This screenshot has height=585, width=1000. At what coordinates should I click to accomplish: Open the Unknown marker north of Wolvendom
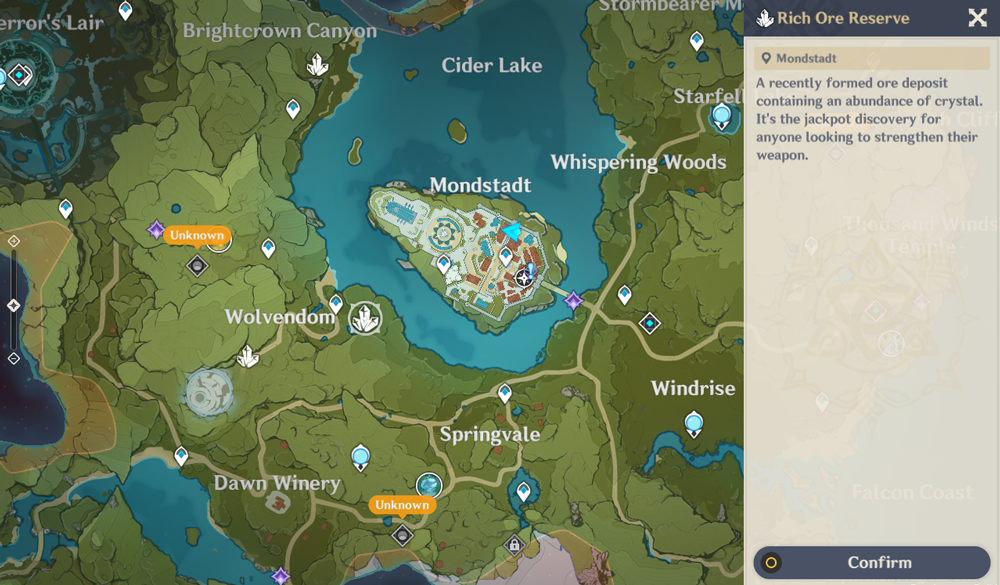click(196, 236)
